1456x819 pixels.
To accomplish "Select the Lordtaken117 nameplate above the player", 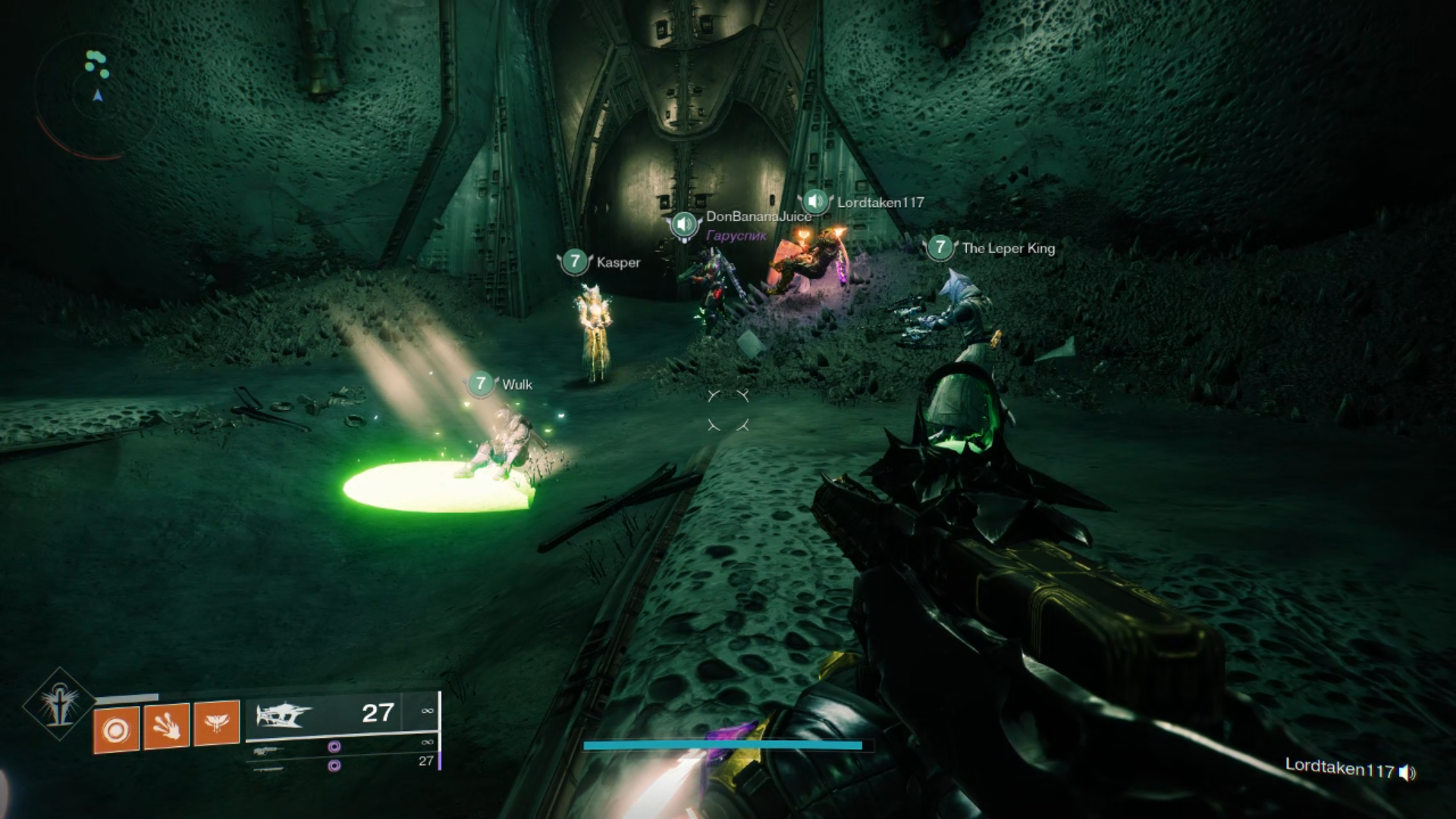I will [x=880, y=202].
